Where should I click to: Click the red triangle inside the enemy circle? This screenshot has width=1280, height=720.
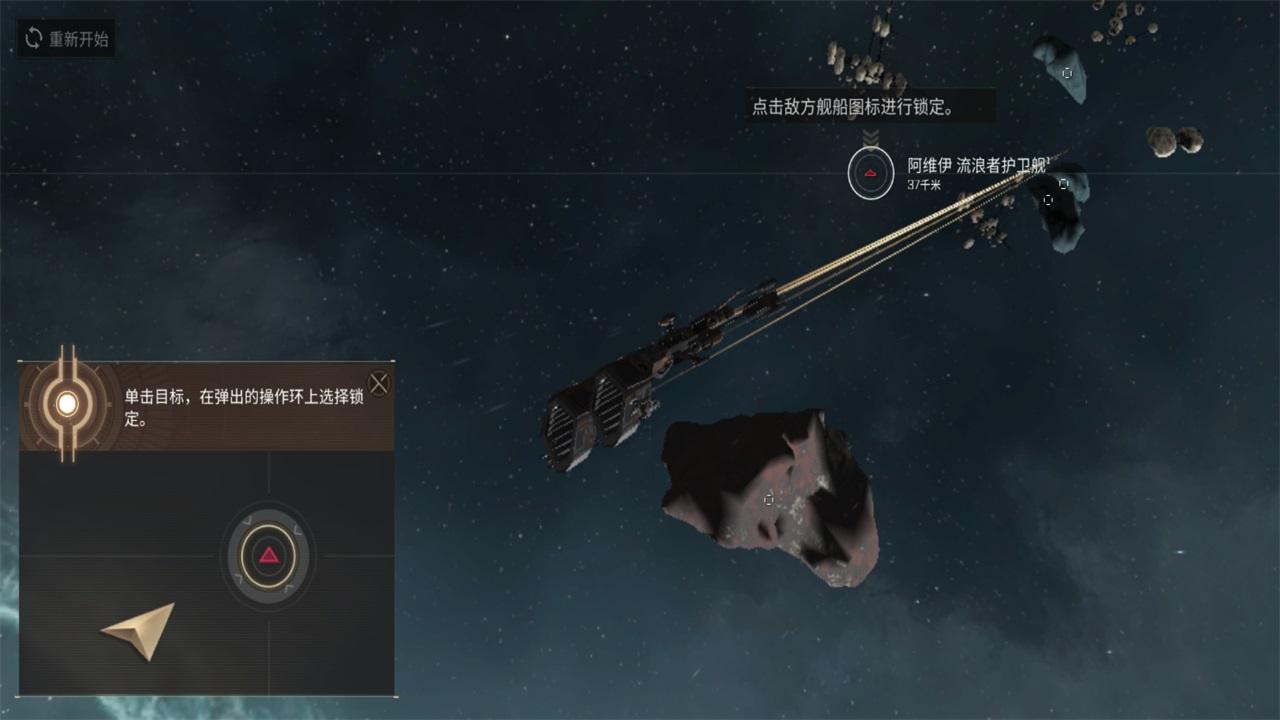coord(870,173)
